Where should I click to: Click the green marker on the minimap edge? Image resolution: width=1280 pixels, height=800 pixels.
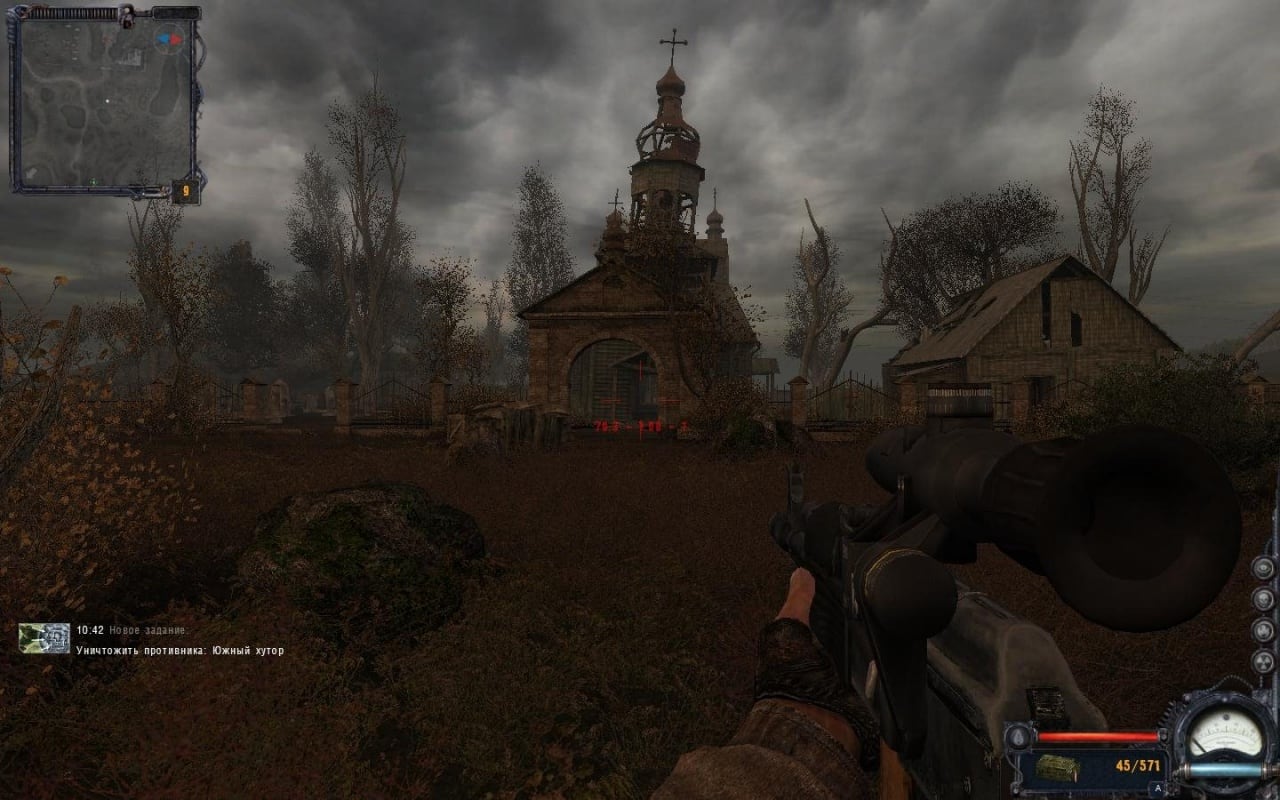tap(93, 181)
